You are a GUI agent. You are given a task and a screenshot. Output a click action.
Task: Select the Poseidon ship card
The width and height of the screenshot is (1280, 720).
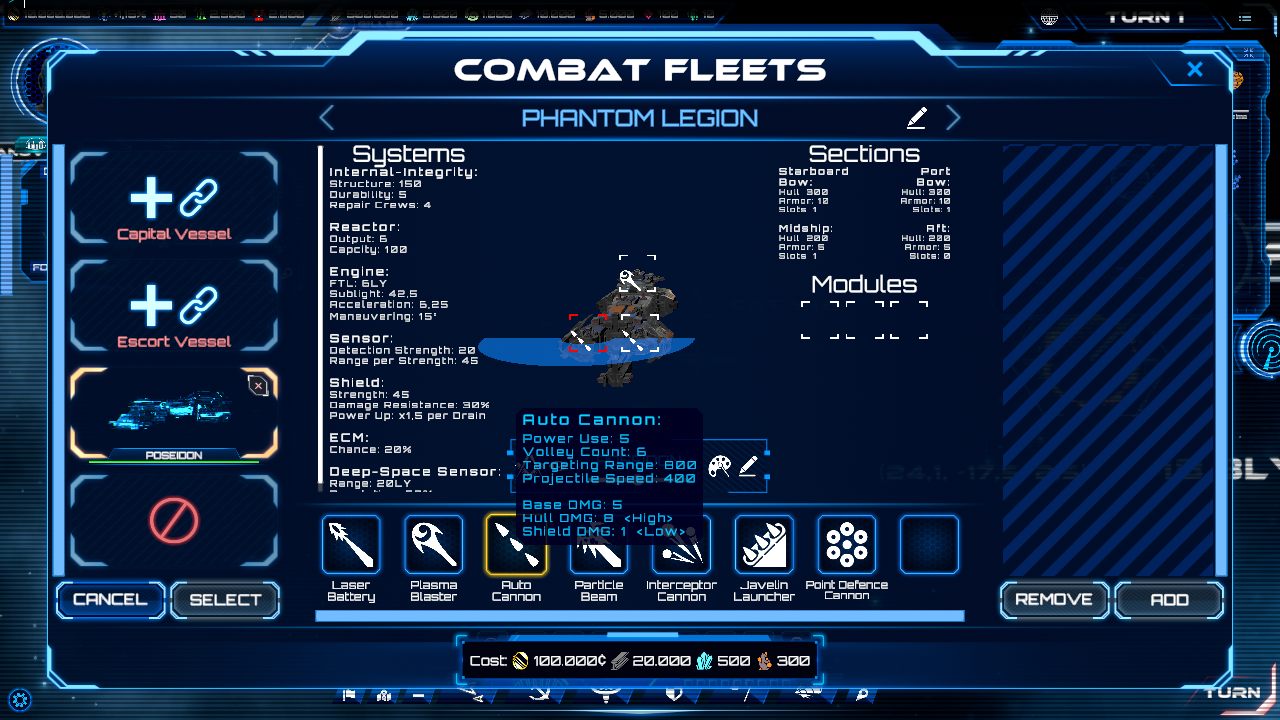[172, 412]
